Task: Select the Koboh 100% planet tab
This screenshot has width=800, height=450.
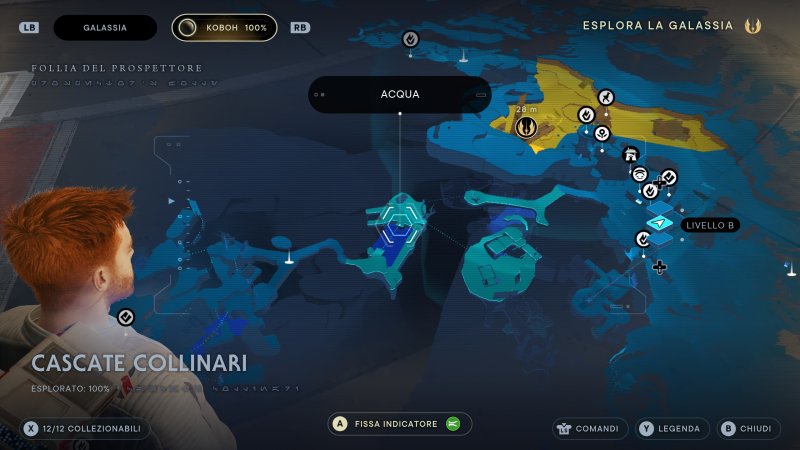Action: tap(225, 28)
